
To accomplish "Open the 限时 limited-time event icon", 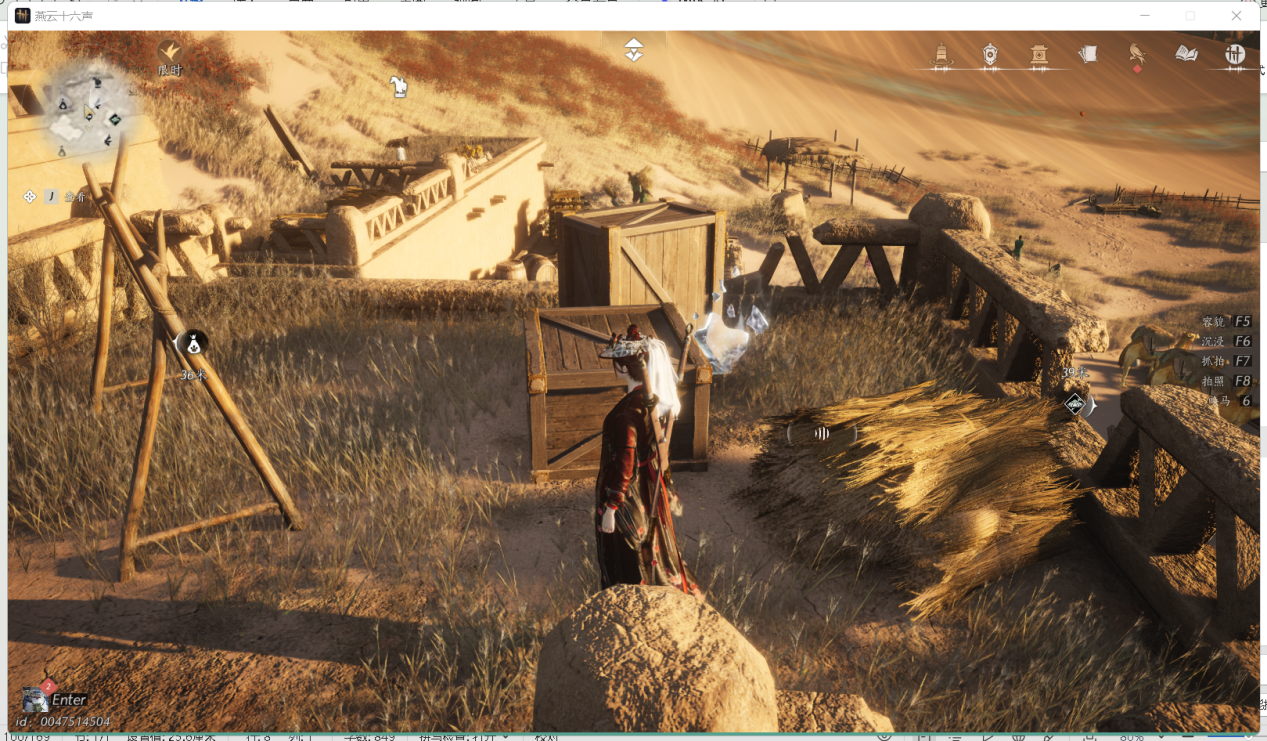I will point(170,51).
